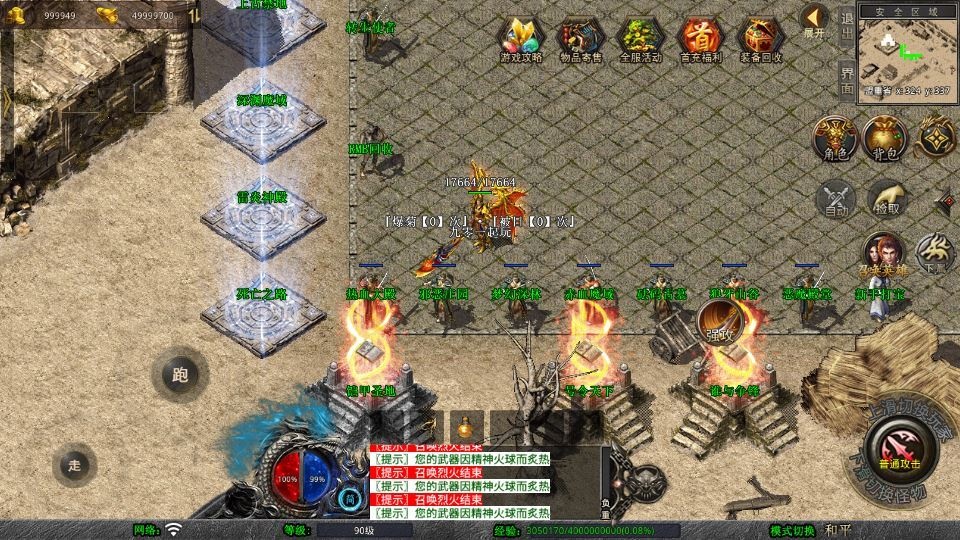Open the 全服活动 server events icon
This screenshot has height=540, width=960.
(641, 40)
